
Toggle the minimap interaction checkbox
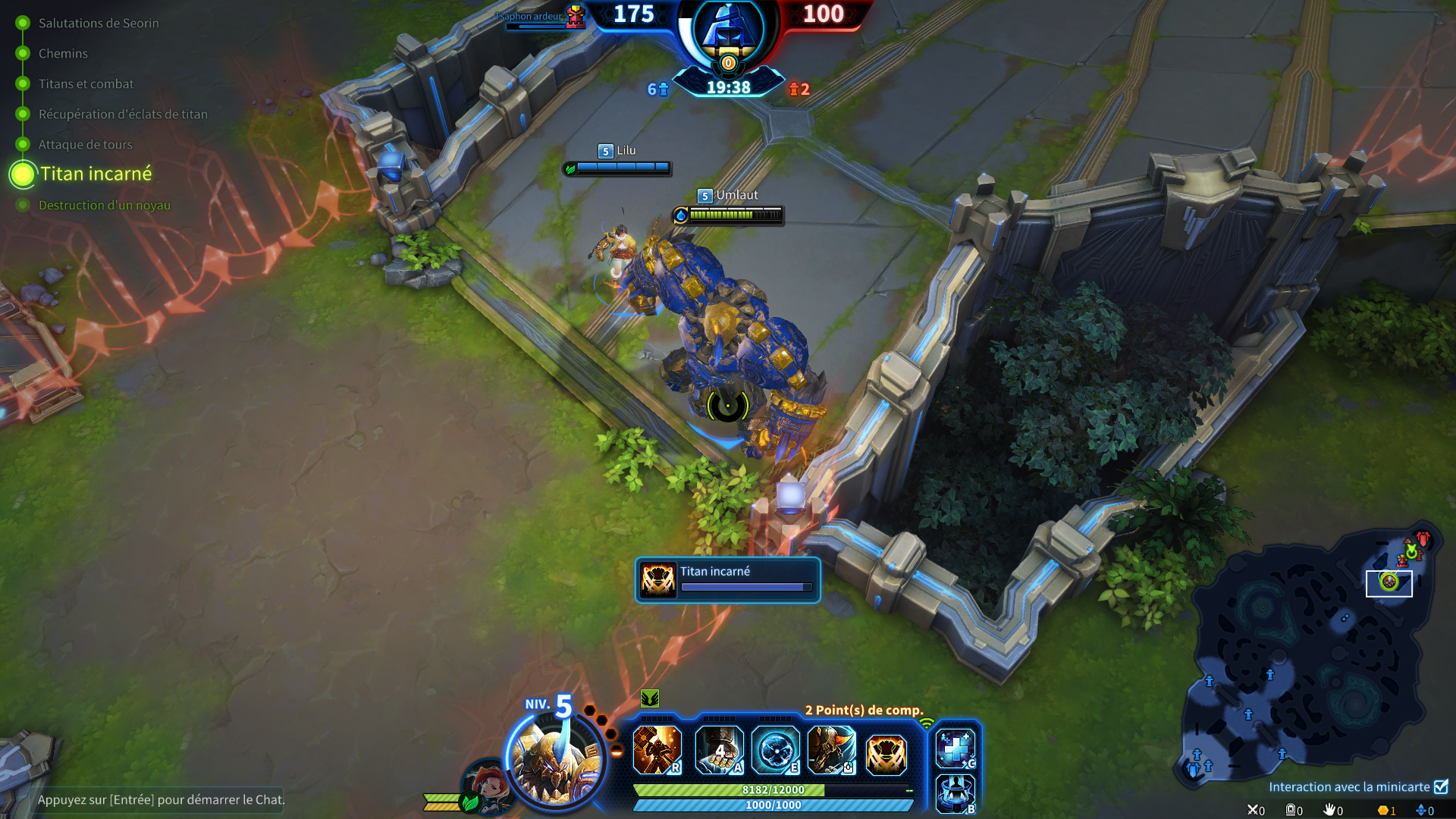click(x=1441, y=786)
